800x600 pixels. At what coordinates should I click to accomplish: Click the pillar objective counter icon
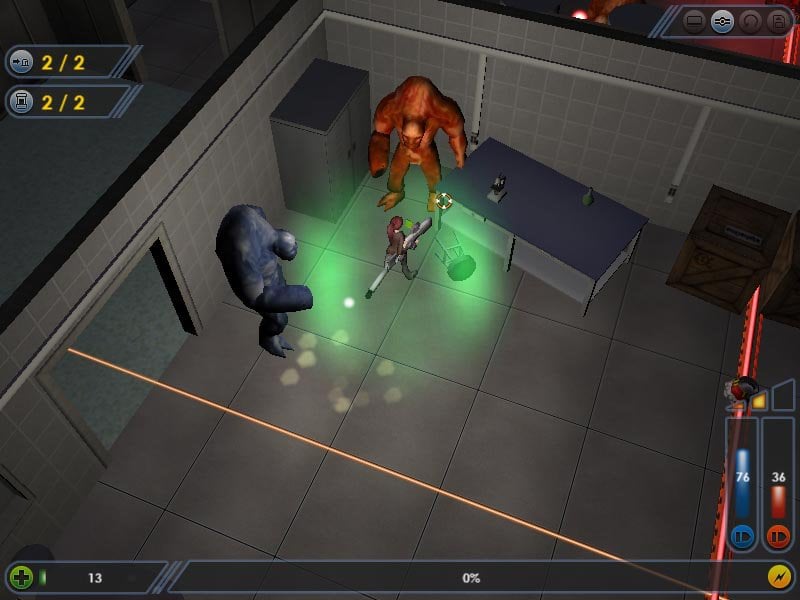pos(21,101)
